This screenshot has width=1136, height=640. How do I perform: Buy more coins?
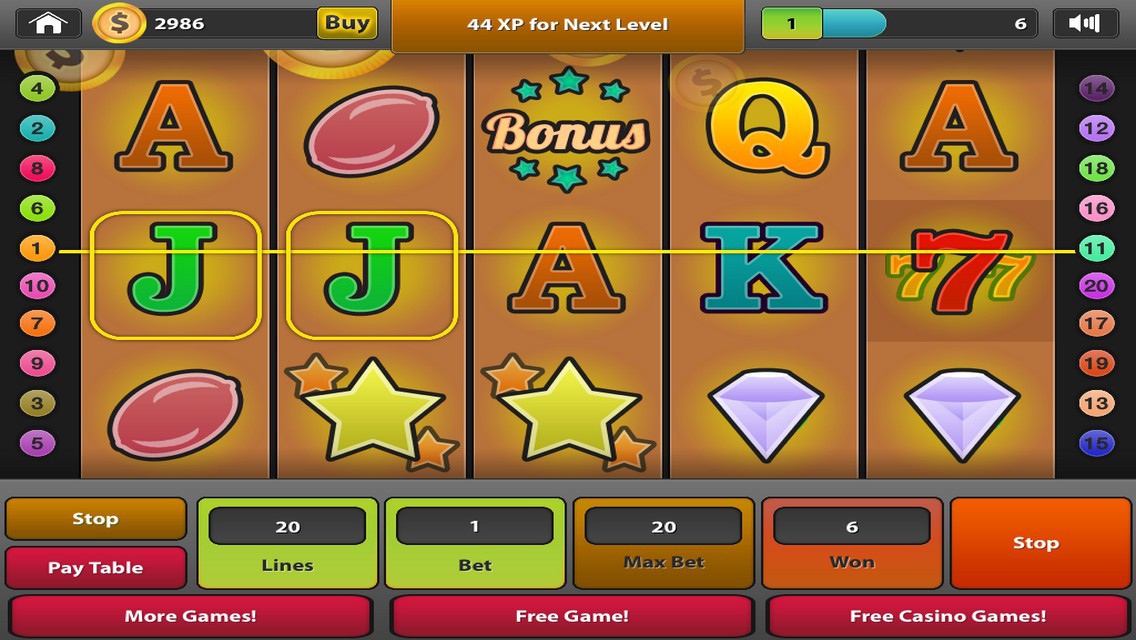tap(347, 23)
